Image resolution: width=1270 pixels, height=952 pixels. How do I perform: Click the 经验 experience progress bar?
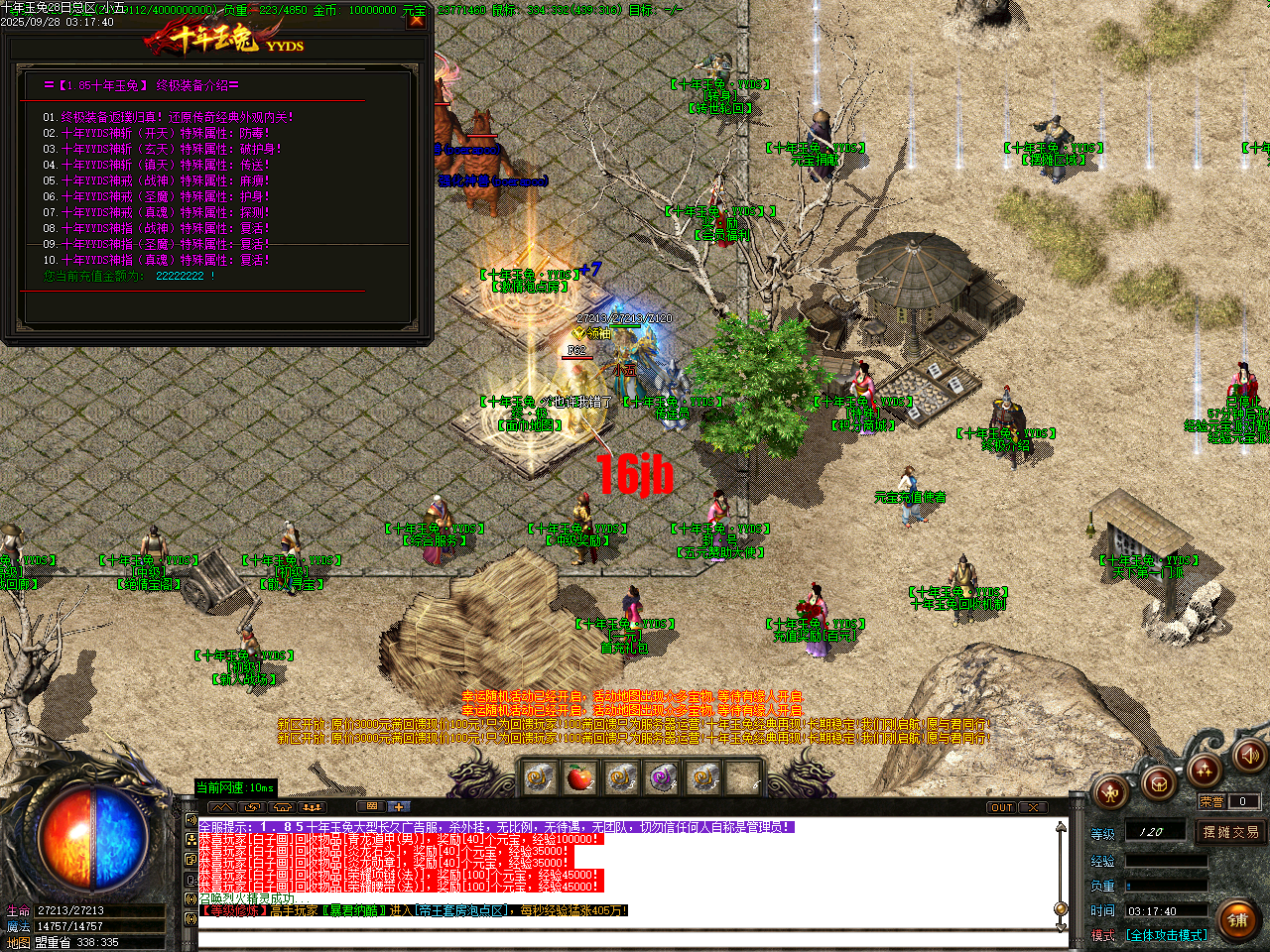1167,861
